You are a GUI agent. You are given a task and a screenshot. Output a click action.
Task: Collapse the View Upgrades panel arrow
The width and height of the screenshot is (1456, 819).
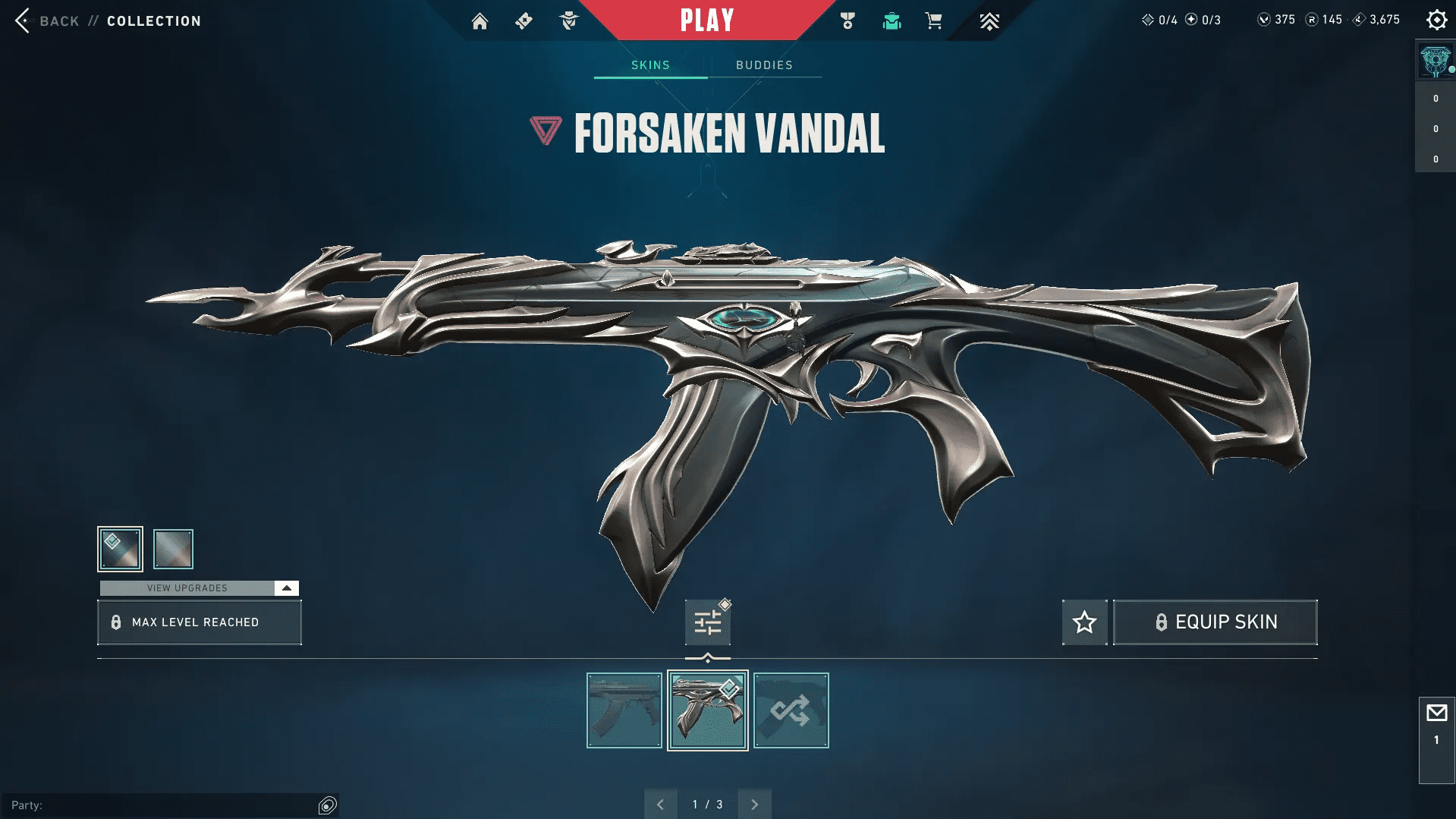click(x=285, y=587)
